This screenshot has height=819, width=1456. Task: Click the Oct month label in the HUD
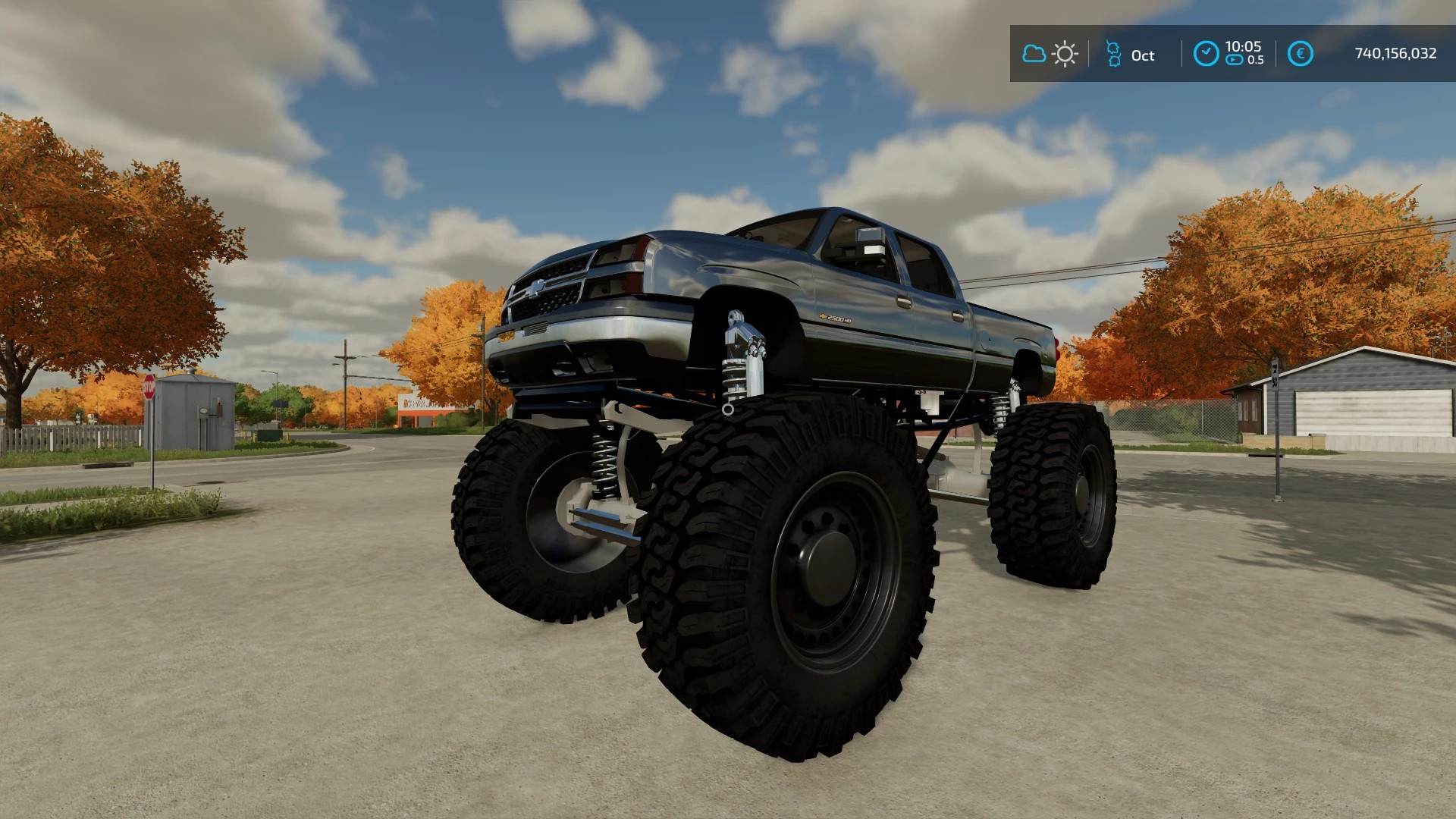click(1144, 55)
